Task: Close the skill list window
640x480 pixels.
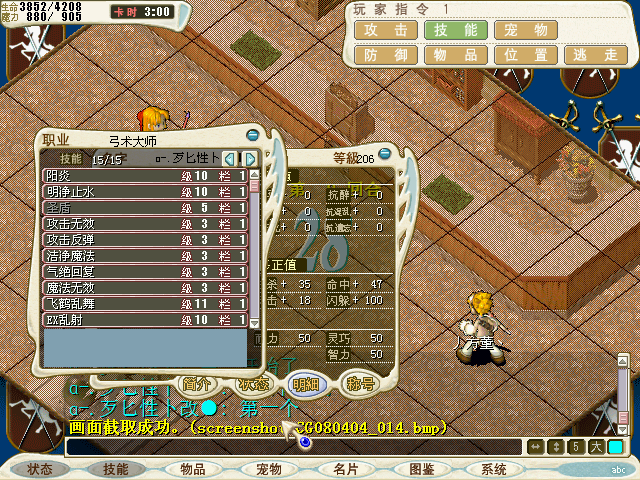Action: click(252, 135)
